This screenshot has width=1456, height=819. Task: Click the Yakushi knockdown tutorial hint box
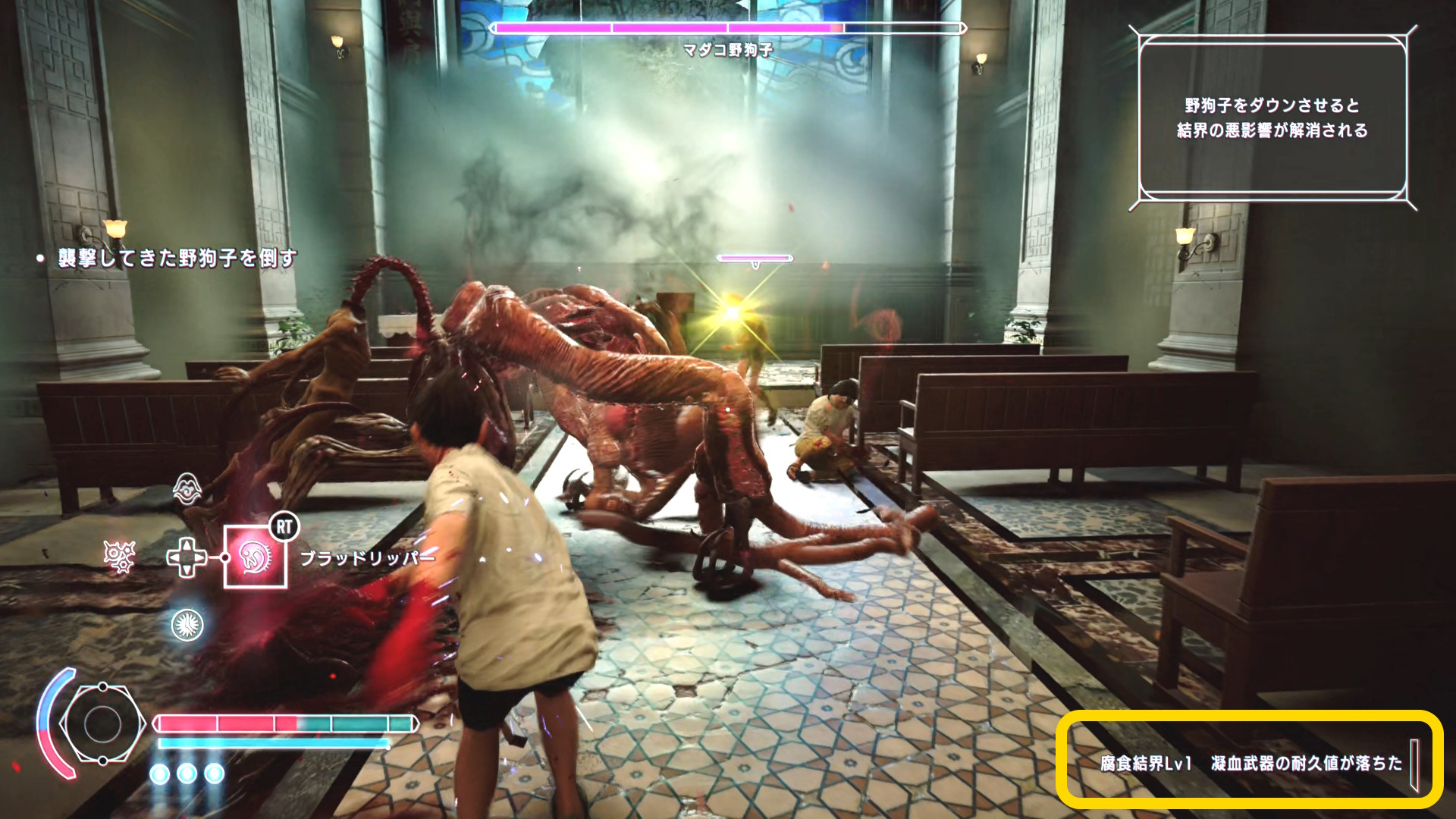coord(1272,118)
